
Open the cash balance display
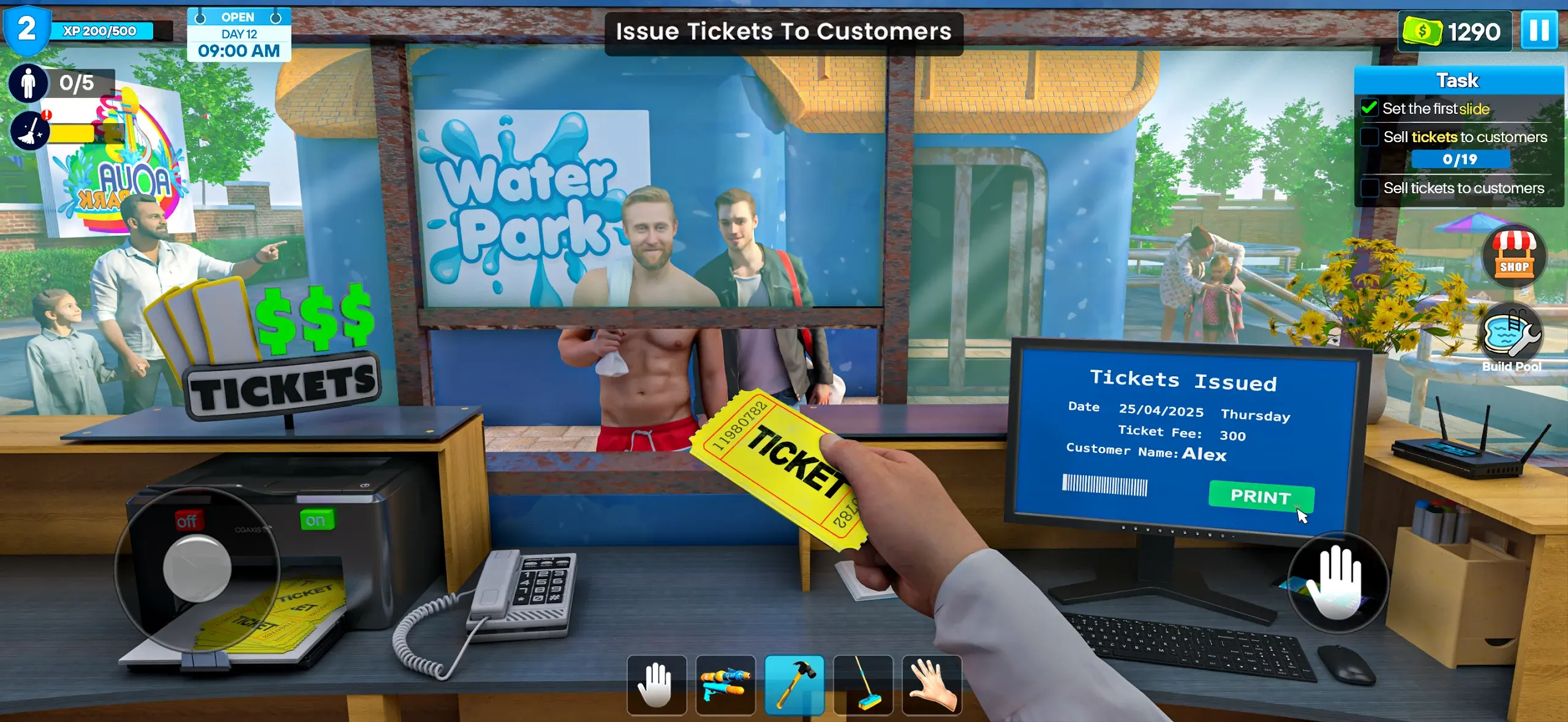[x=1453, y=31]
